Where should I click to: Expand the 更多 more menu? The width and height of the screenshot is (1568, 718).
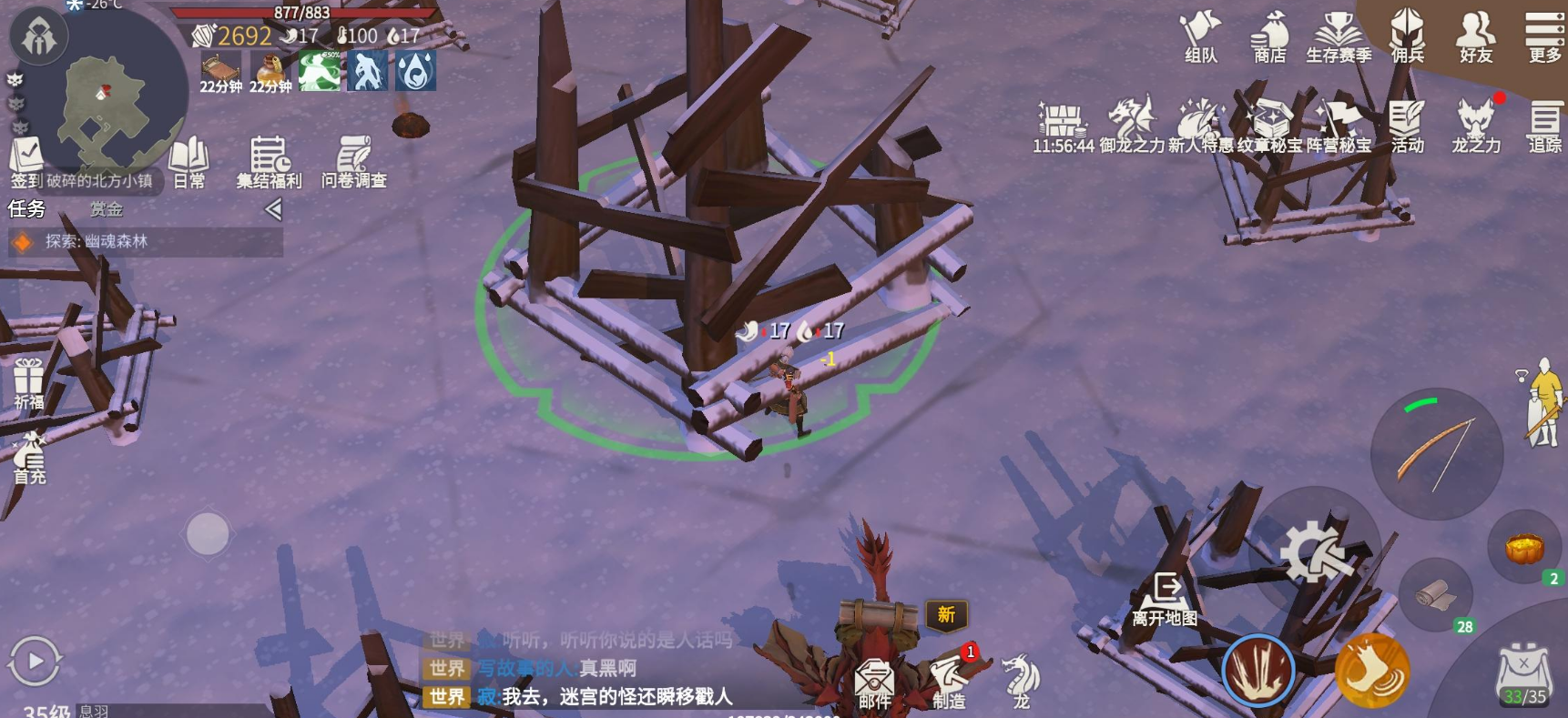click(1544, 36)
